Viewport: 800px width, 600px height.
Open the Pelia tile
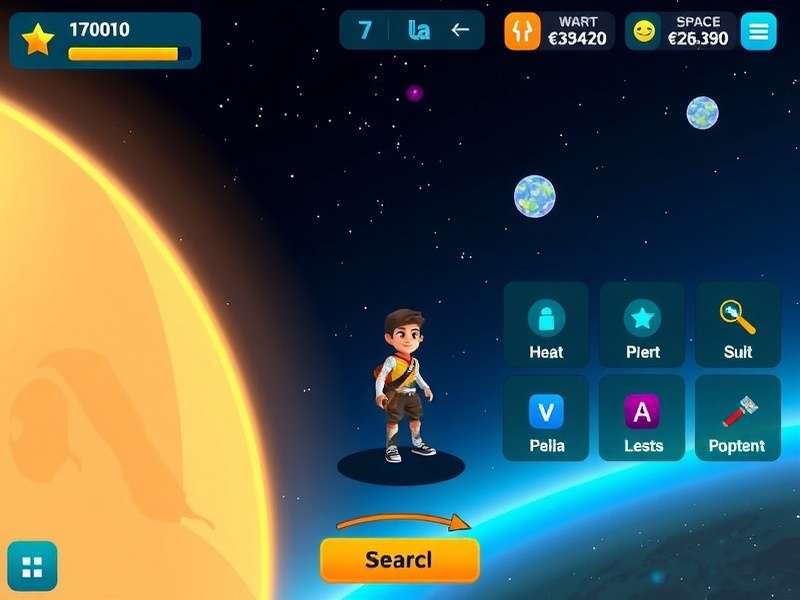[546, 419]
